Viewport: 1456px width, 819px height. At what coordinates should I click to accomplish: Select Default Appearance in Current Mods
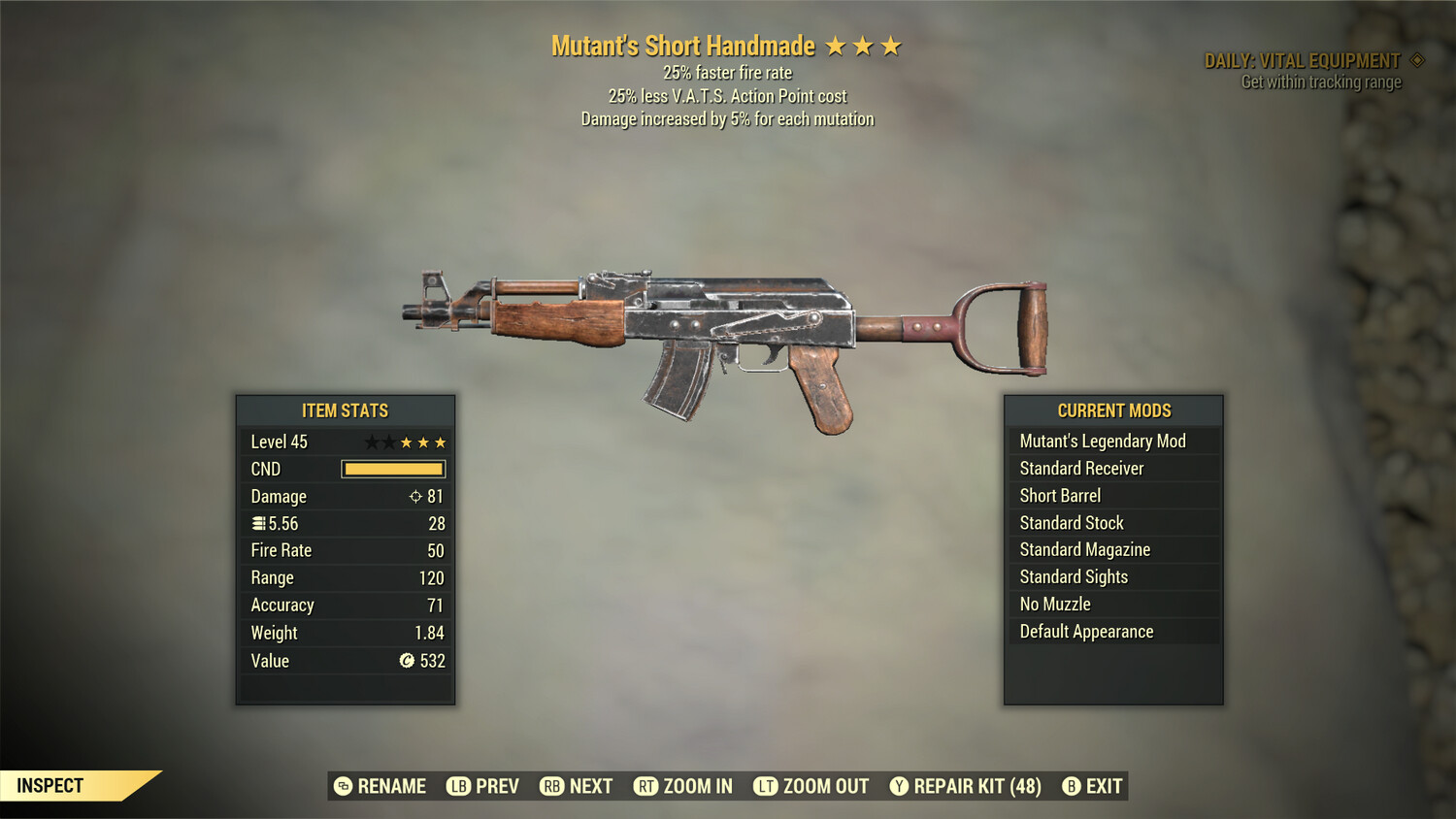point(1085,631)
